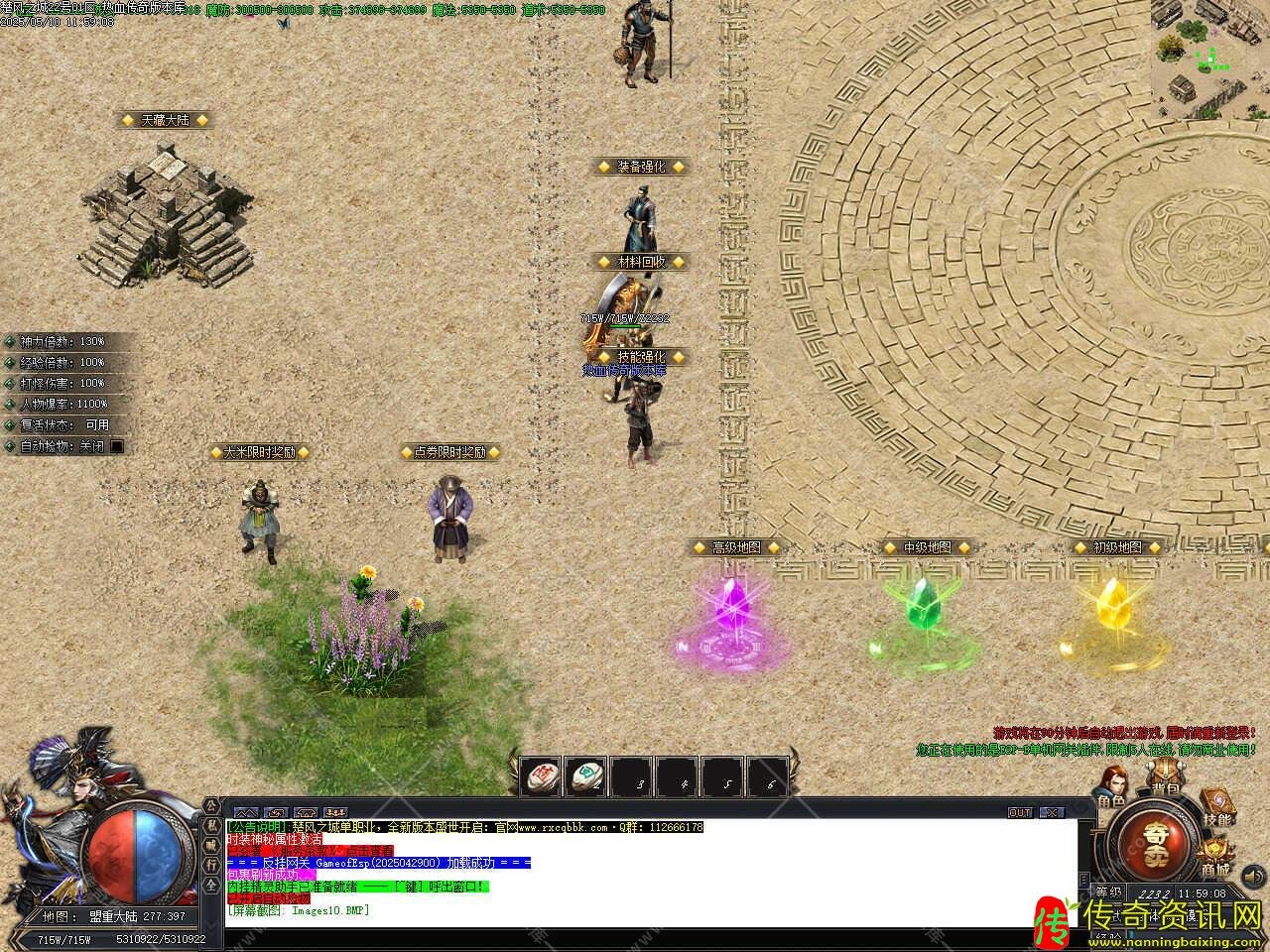Use the red-stamped stone in hotbar
1270x952 pixels.
tap(542, 775)
